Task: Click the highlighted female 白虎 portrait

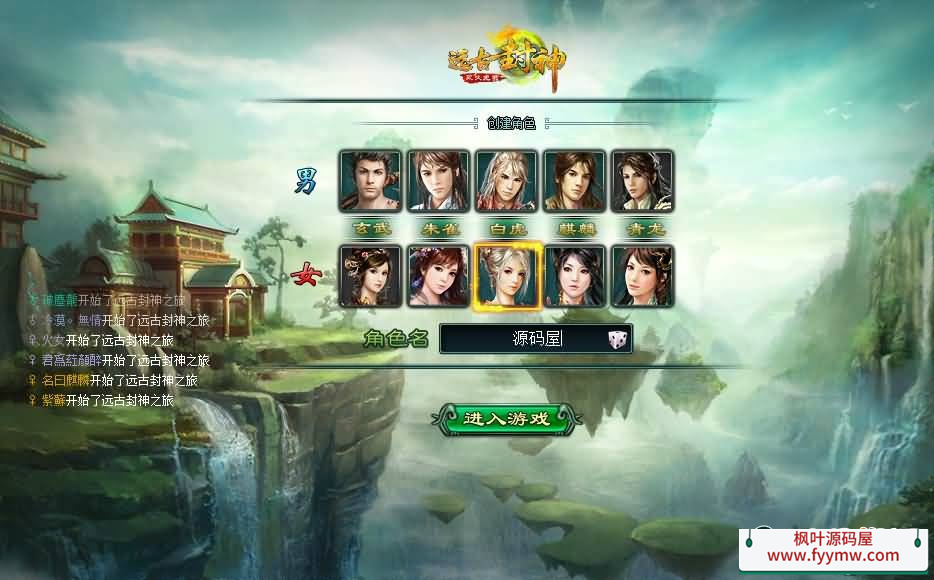Action: point(506,276)
